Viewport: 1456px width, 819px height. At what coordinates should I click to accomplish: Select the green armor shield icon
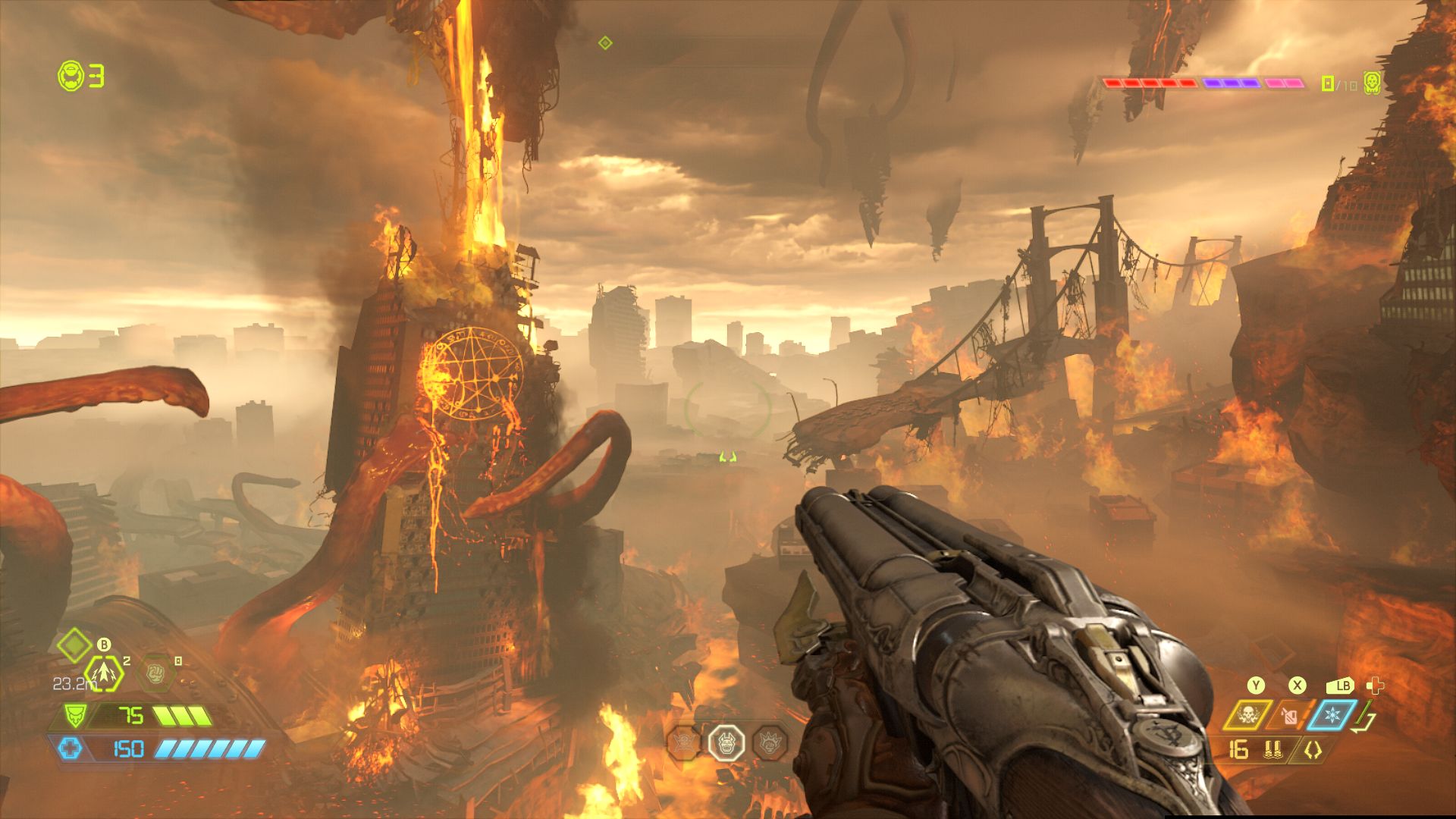pyautogui.click(x=75, y=715)
